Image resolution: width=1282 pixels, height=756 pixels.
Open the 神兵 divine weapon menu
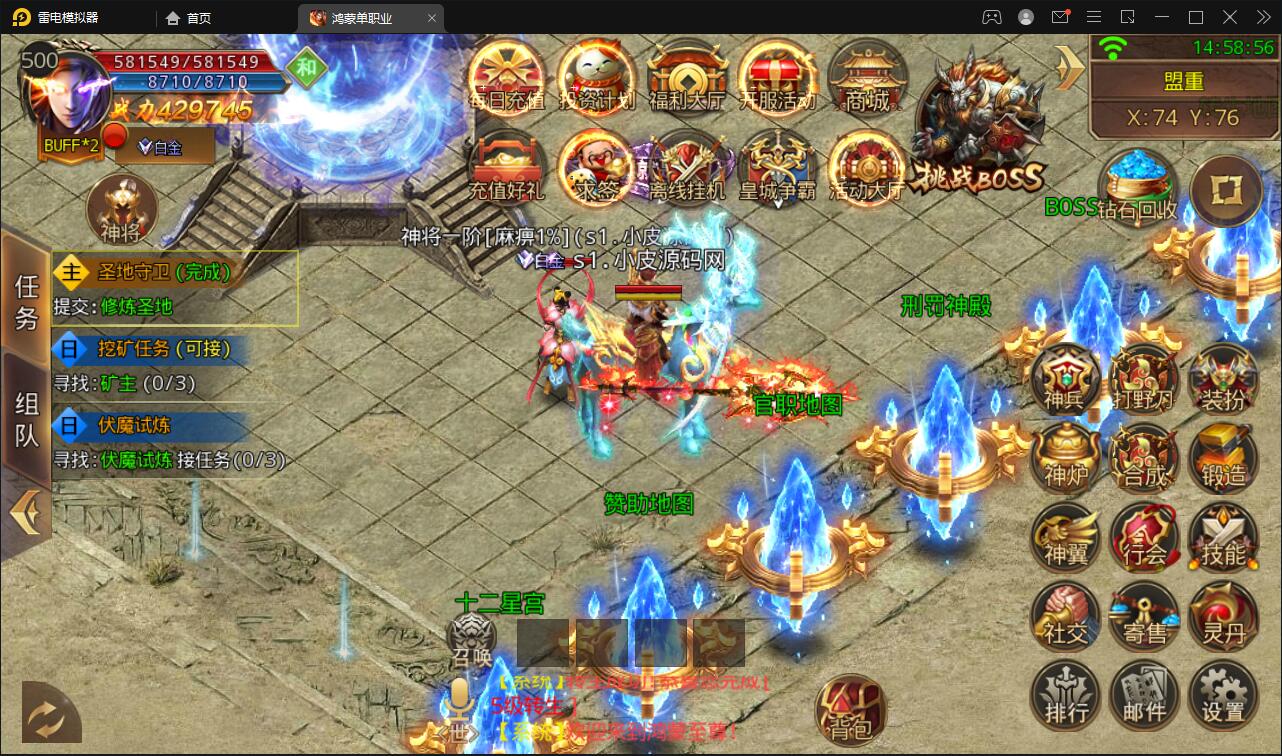pyautogui.click(x=1066, y=378)
